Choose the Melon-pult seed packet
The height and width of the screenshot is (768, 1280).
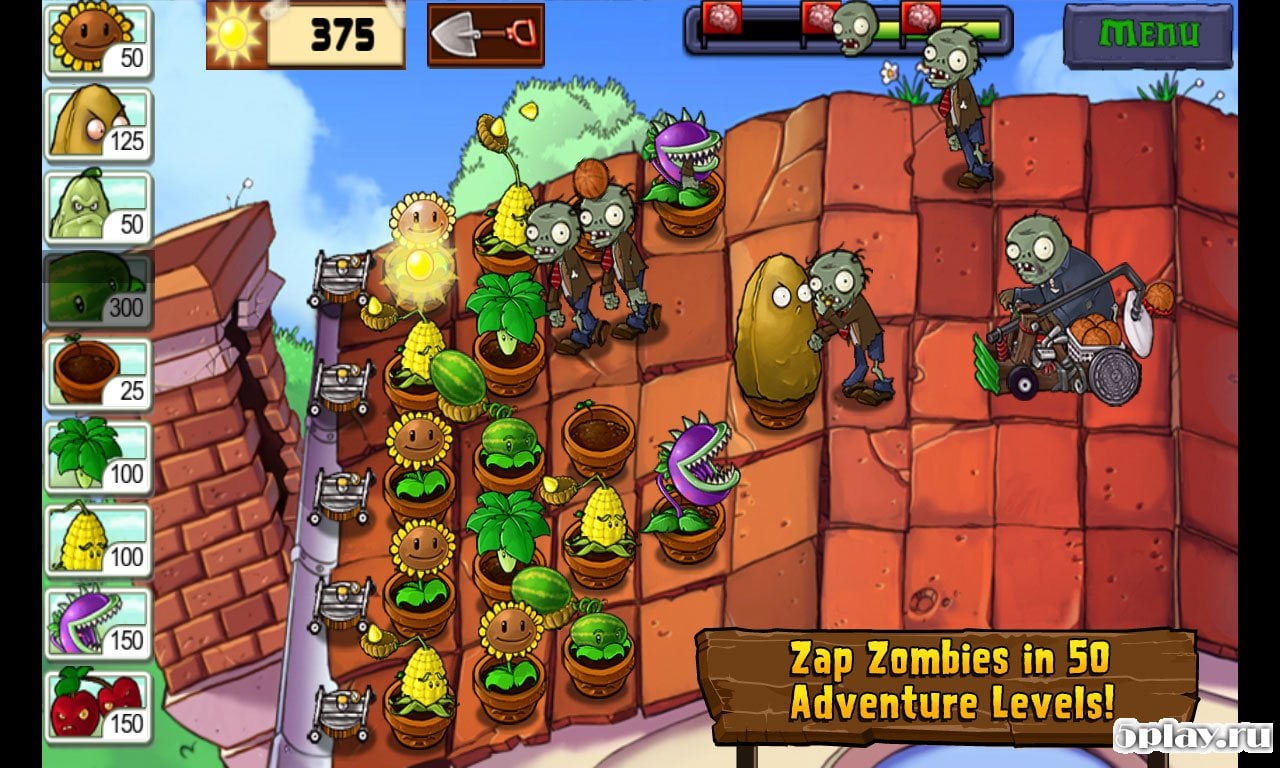[97, 291]
